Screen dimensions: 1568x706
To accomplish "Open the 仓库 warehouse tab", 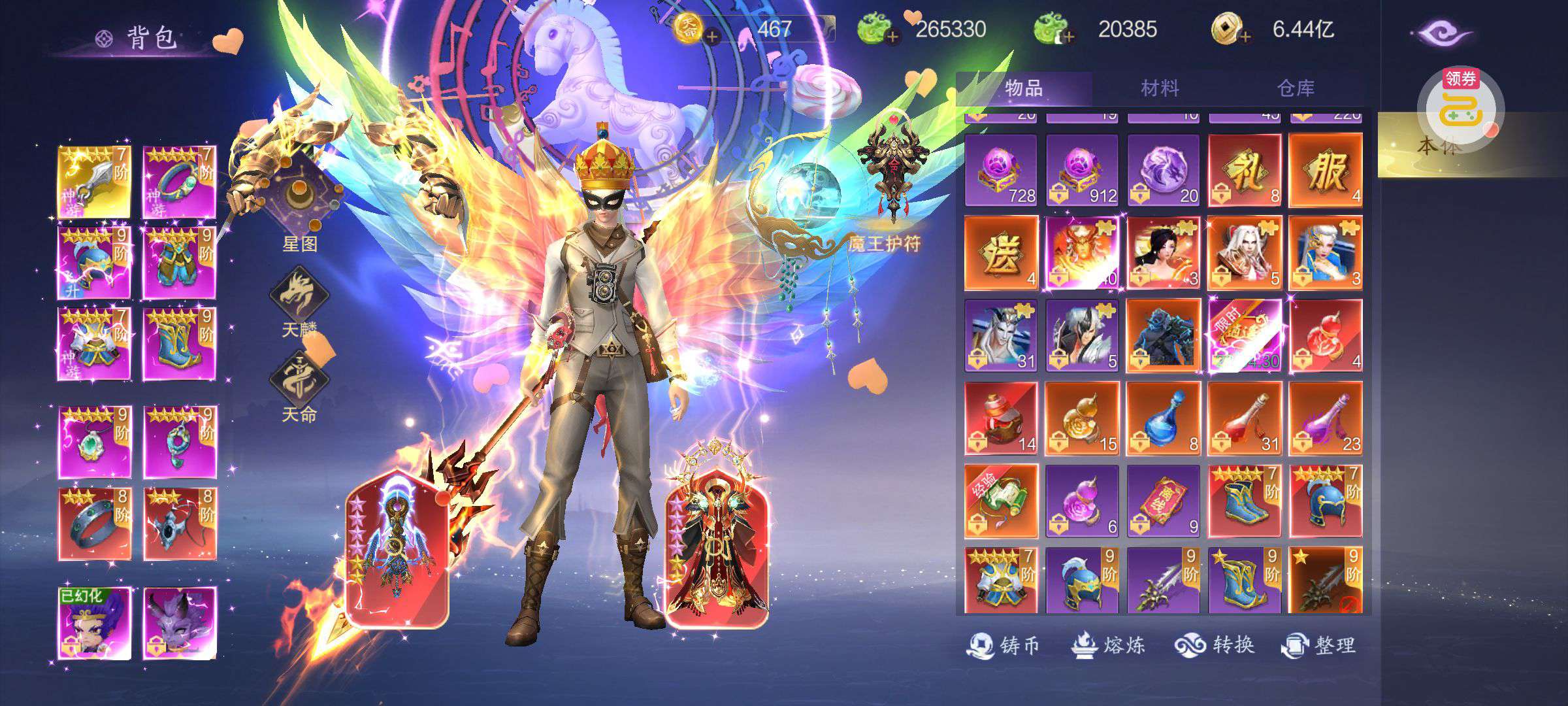I will coord(1296,88).
